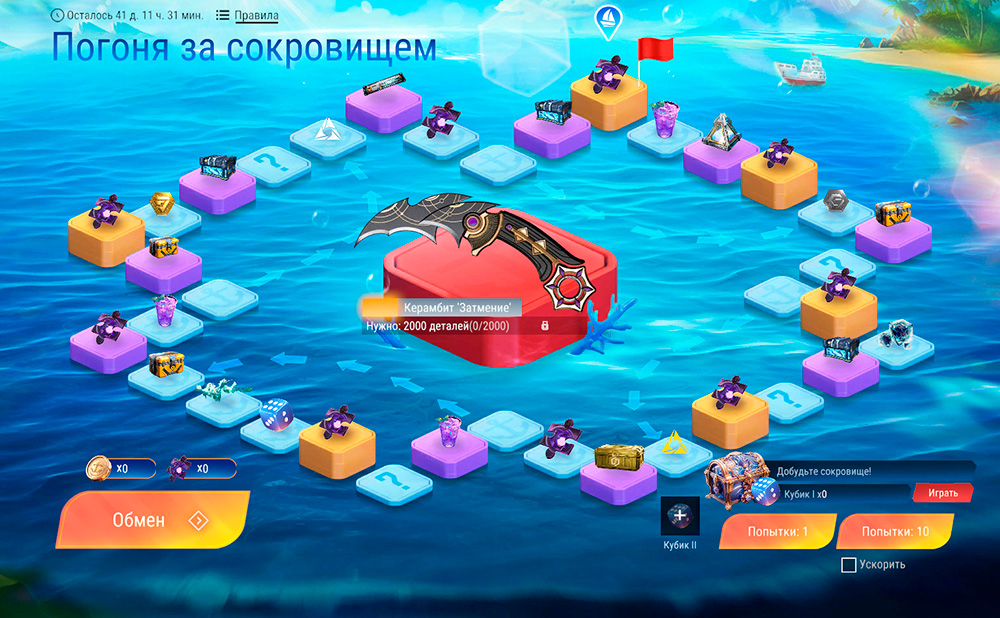1000x618 pixels.
Task: Add a Кубик II die with the plus slot
Action: click(x=680, y=516)
